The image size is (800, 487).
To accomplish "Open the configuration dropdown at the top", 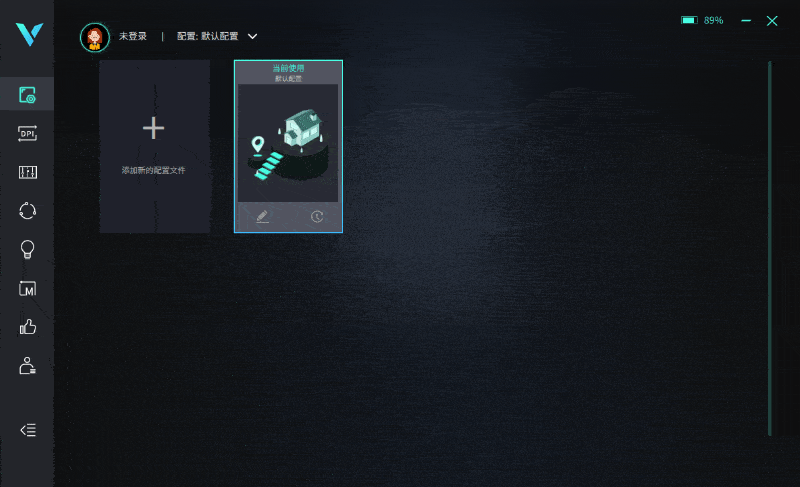I will (252, 36).
